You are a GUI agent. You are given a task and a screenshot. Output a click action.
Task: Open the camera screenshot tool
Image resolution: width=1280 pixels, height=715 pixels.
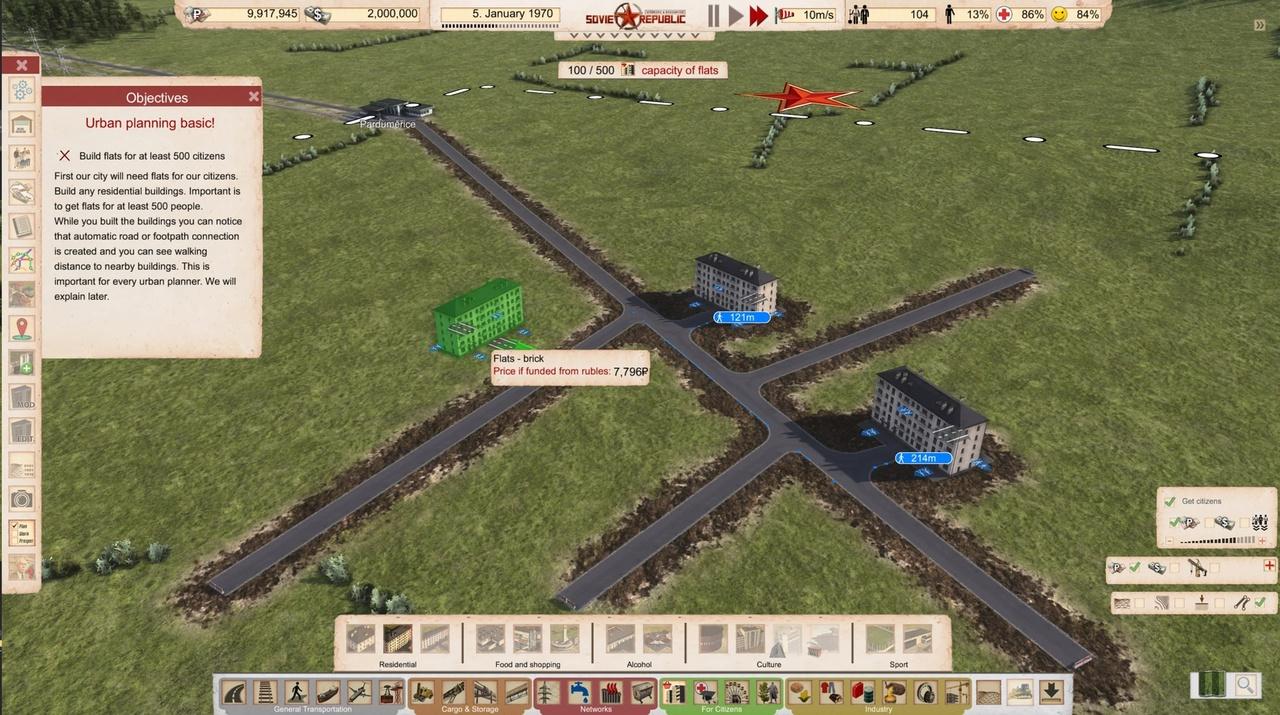pyautogui.click(x=22, y=499)
